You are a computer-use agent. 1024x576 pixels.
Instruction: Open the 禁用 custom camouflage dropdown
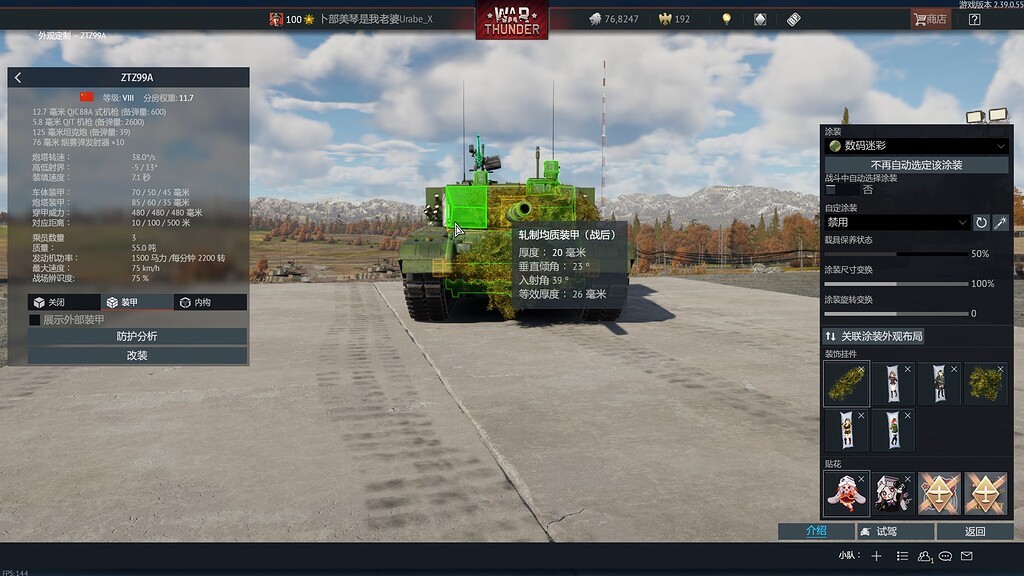point(897,222)
